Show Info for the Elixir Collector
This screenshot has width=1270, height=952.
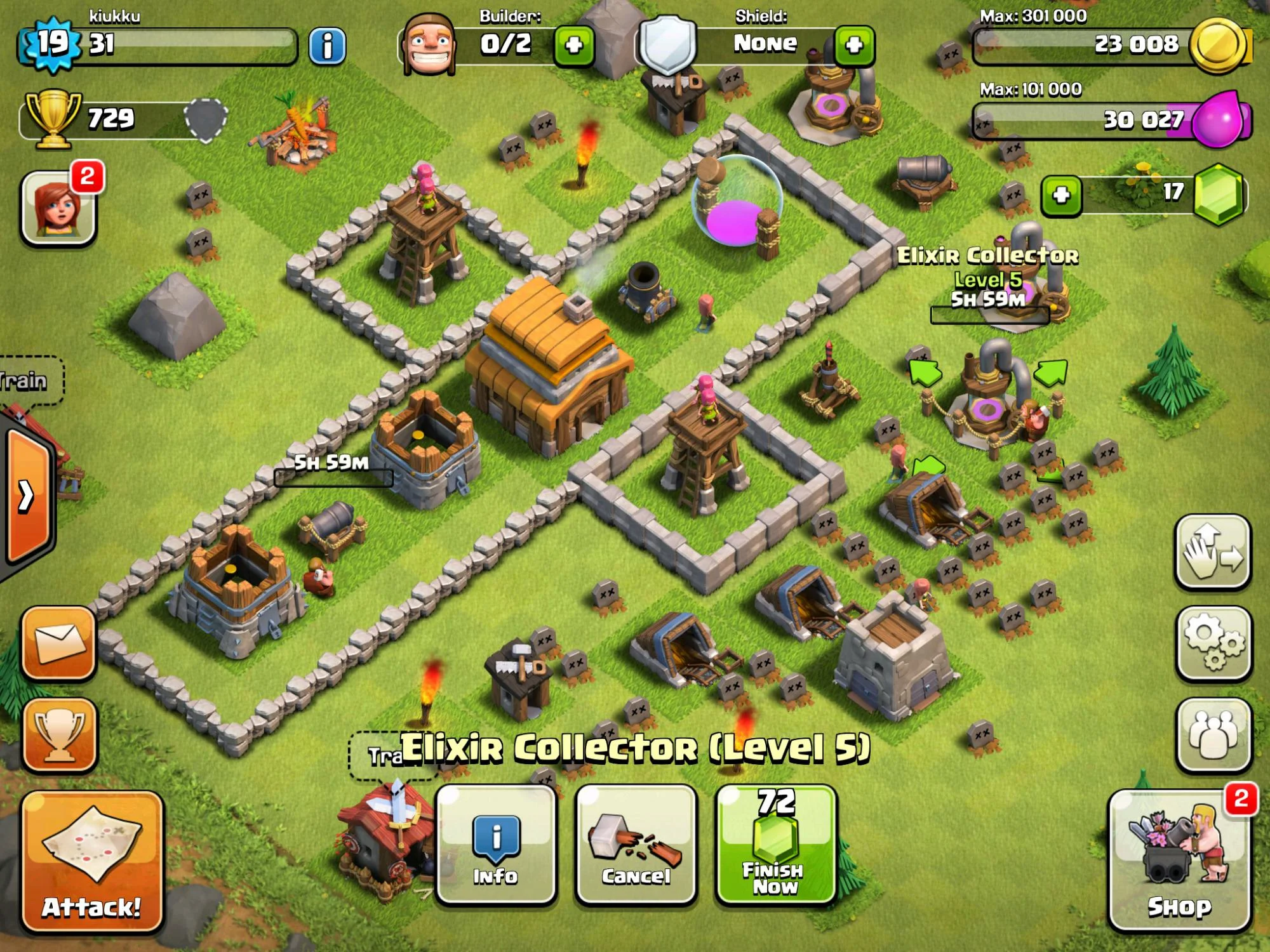pyautogui.click(x=496, y=844)
